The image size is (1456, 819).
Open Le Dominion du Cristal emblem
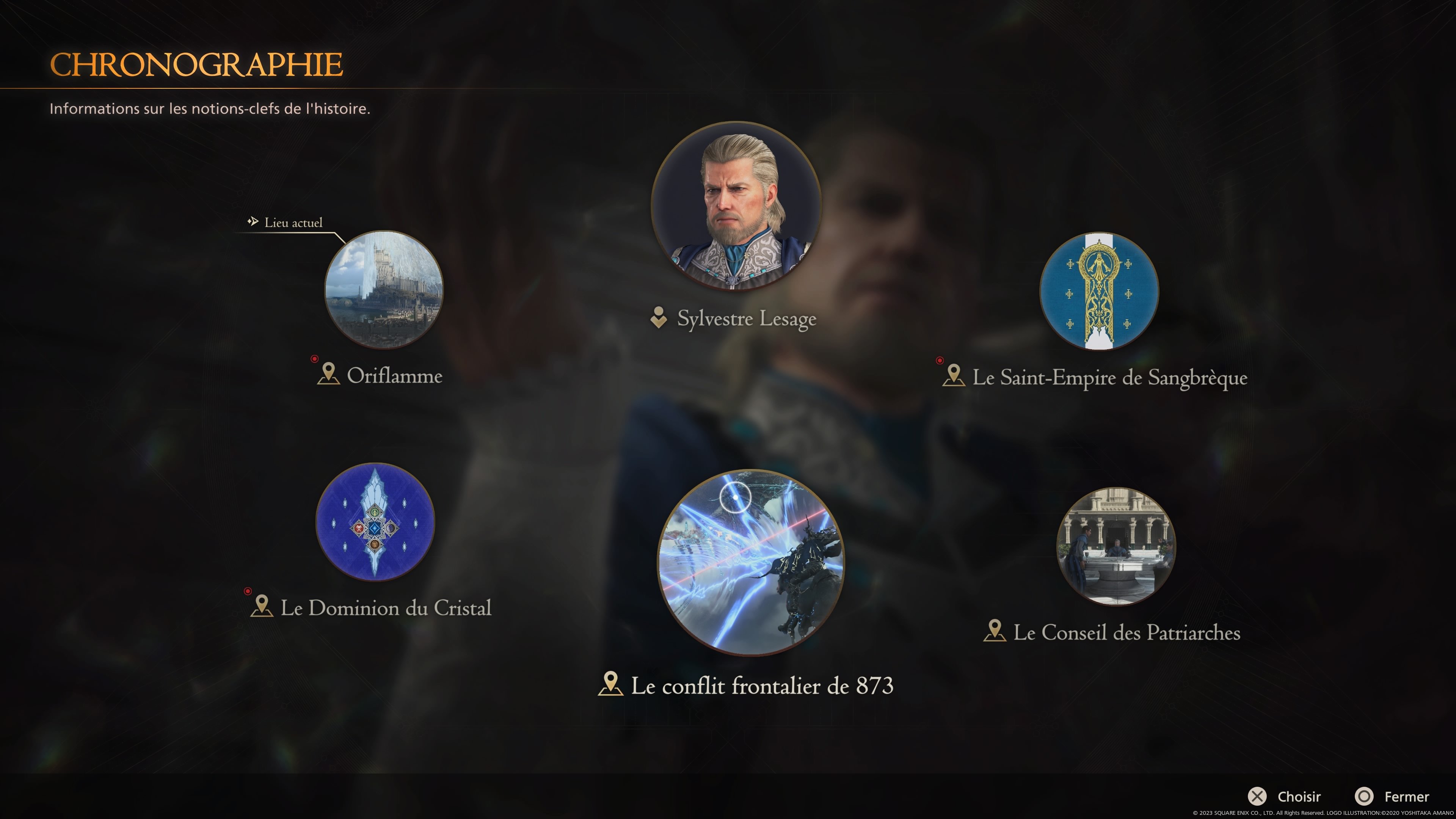[x=375, y=522]
